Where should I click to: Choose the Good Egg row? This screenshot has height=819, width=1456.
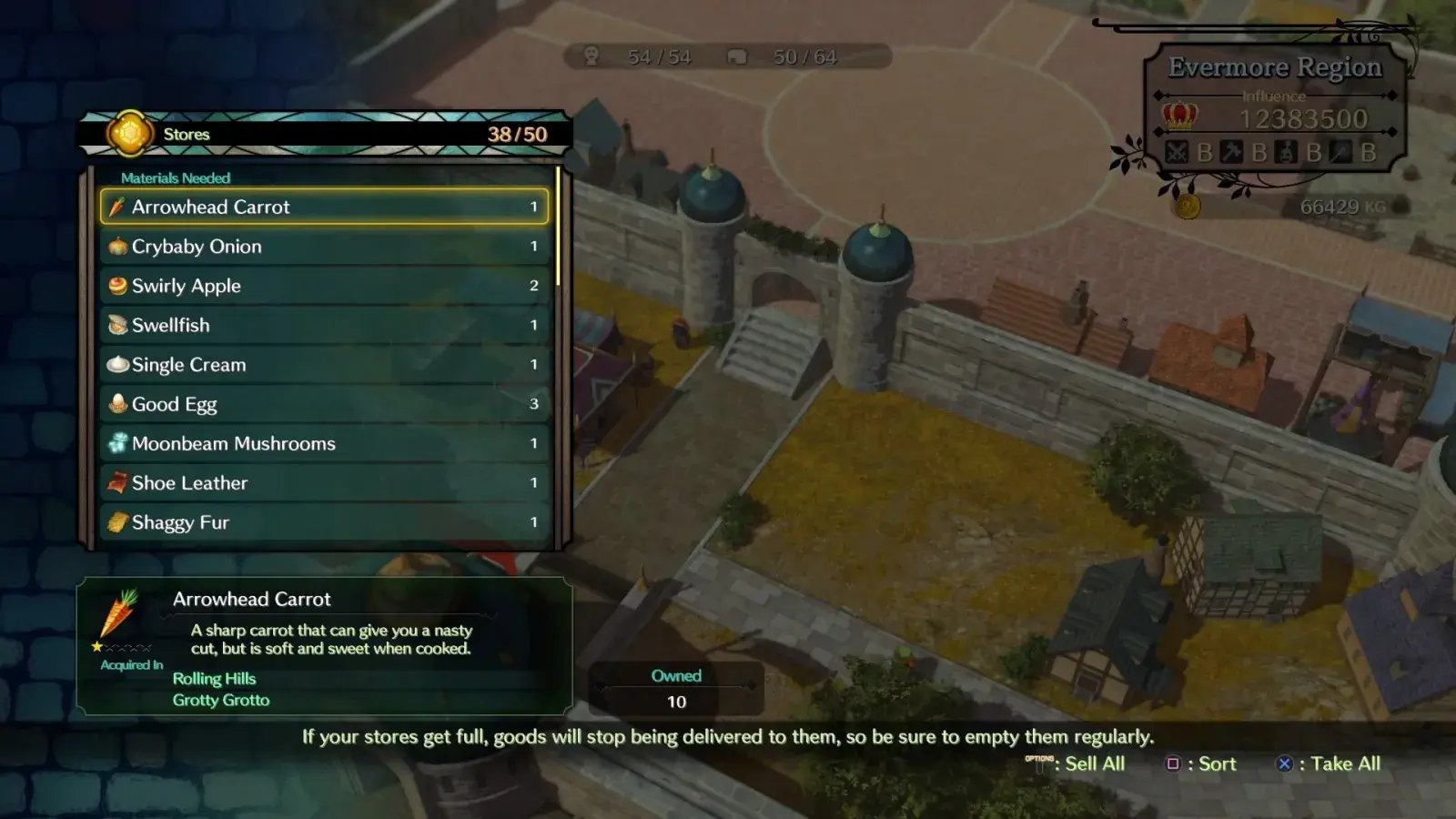pos(324,404)
